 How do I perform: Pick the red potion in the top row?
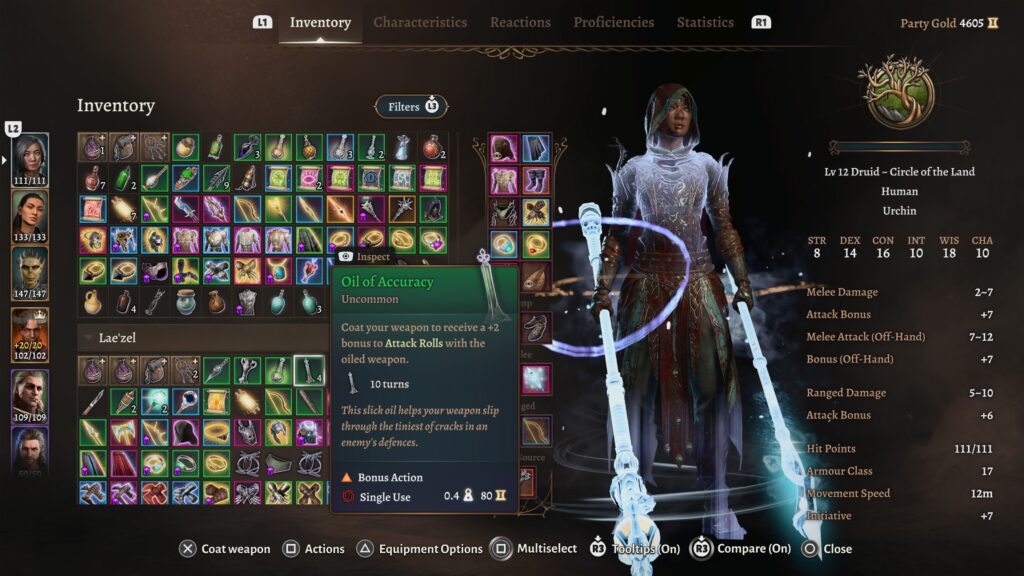click(433, 148)
